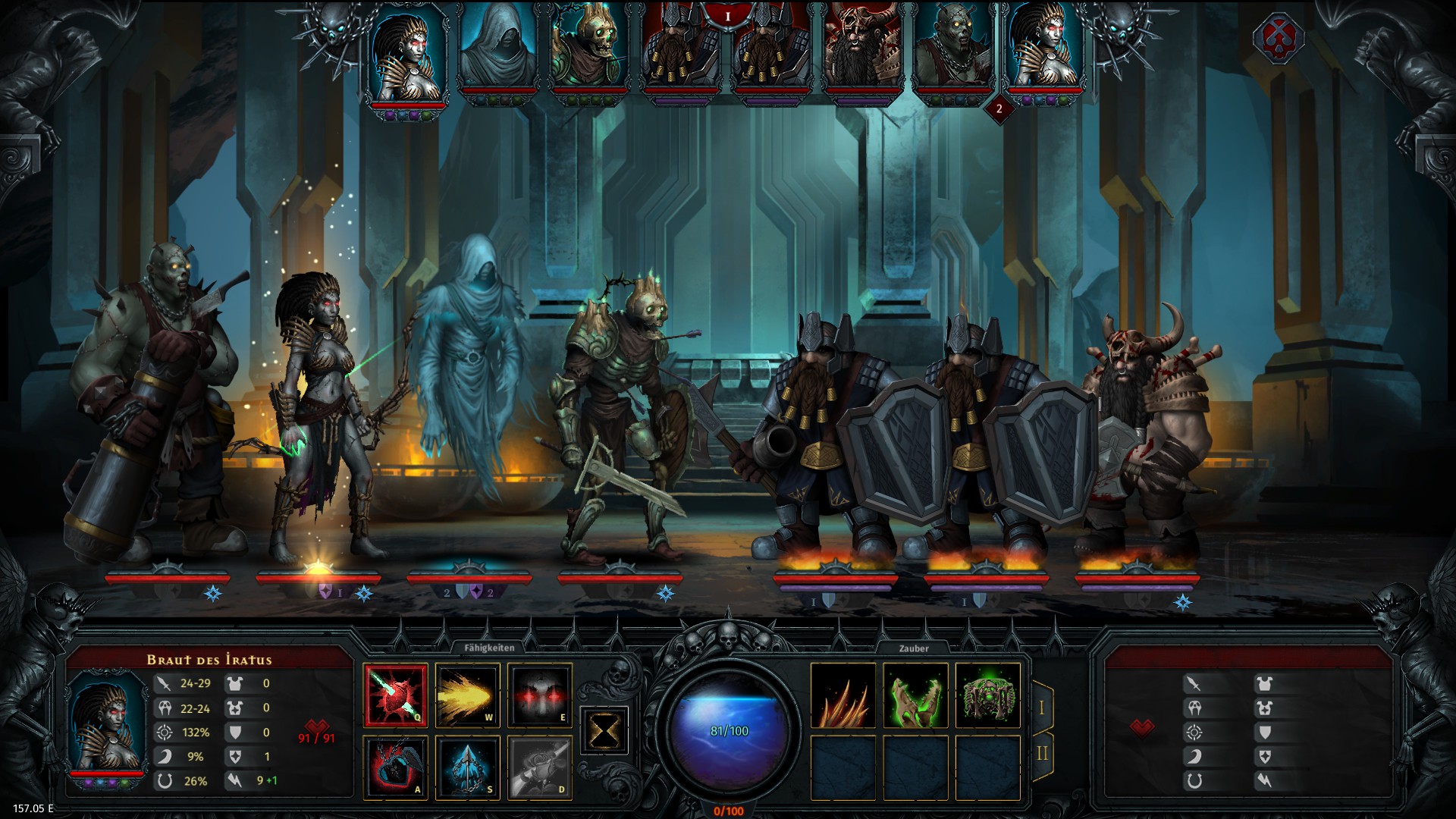Select the red glowing eyes ability (E)
This screenshot has height=819, width=1456.
point(539,695)
